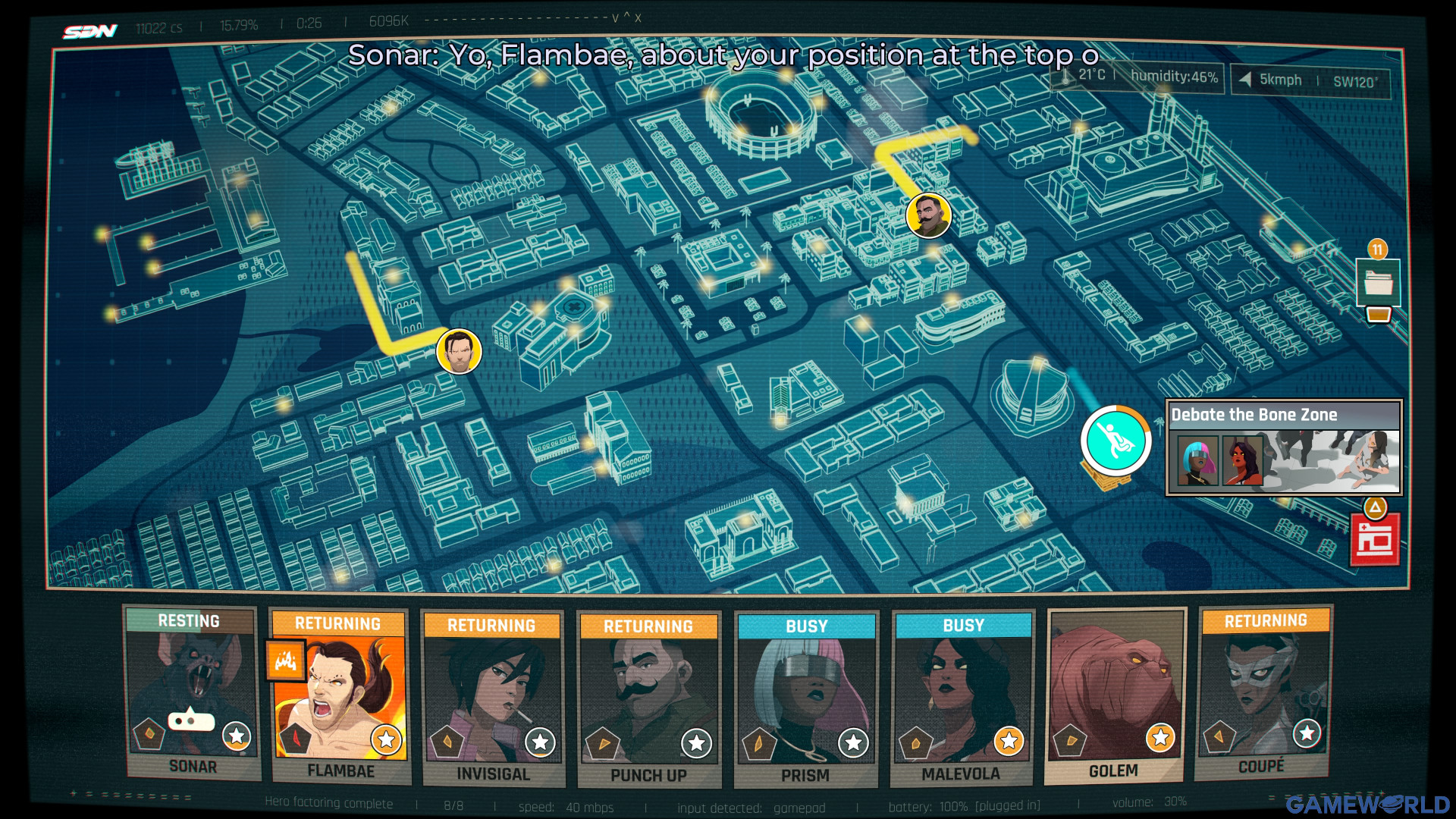Select the dark-haired hero portrait on the map
The image size is (1456, 819).
(x=459, y=351)
